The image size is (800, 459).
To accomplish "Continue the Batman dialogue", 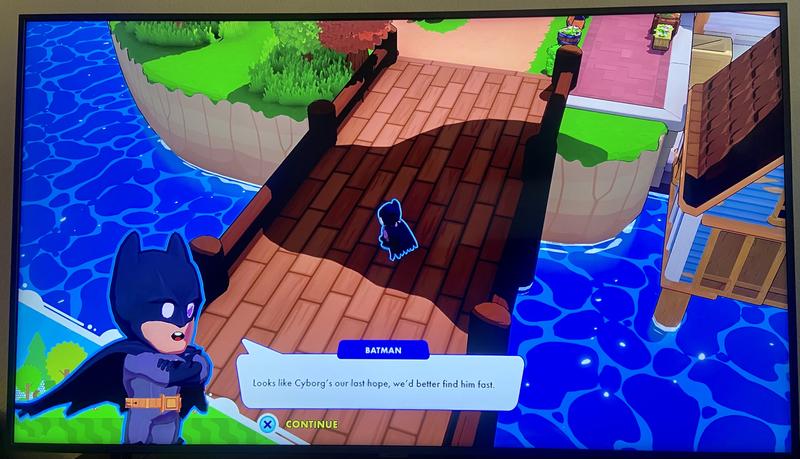I will [x=300, y=424].
